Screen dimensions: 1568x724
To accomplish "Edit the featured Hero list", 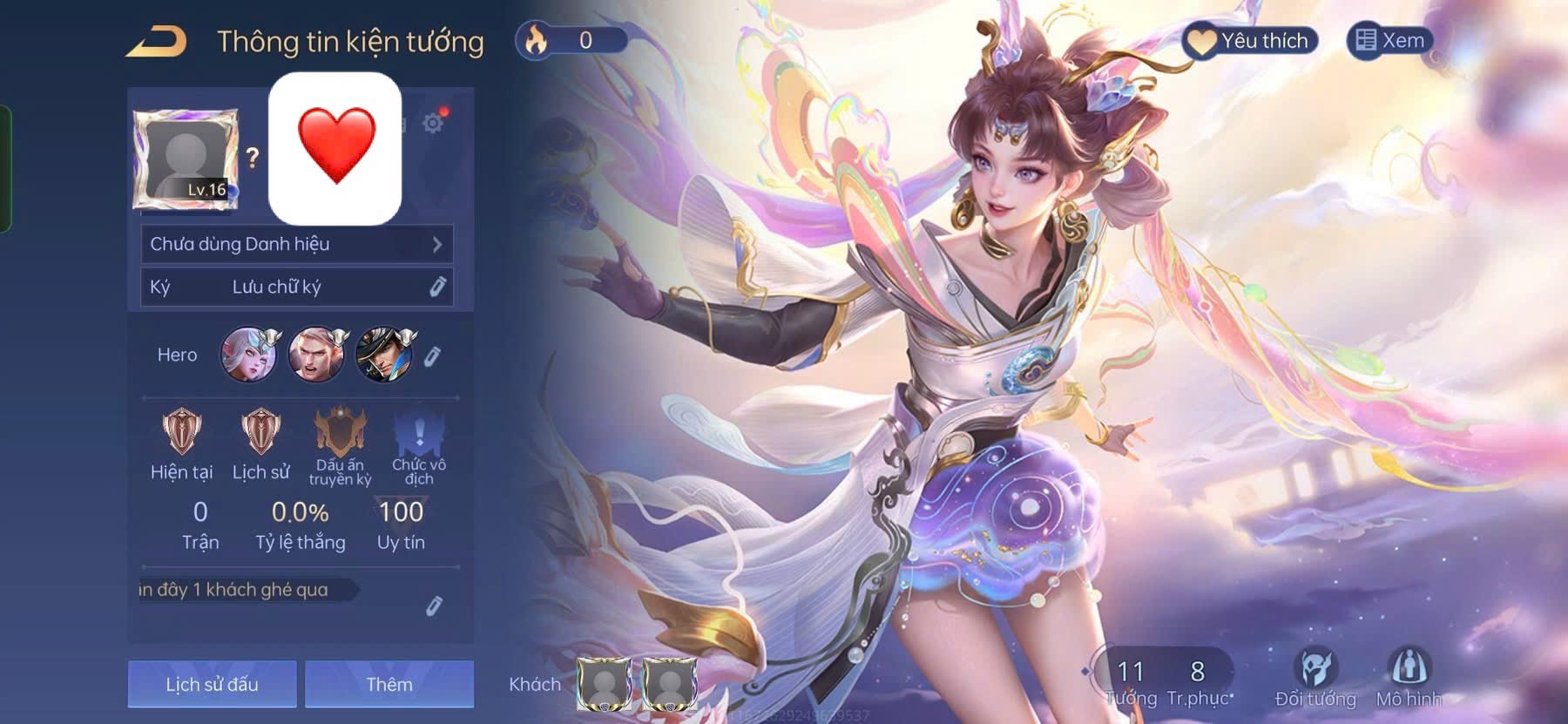I will (x=433, y=355).
